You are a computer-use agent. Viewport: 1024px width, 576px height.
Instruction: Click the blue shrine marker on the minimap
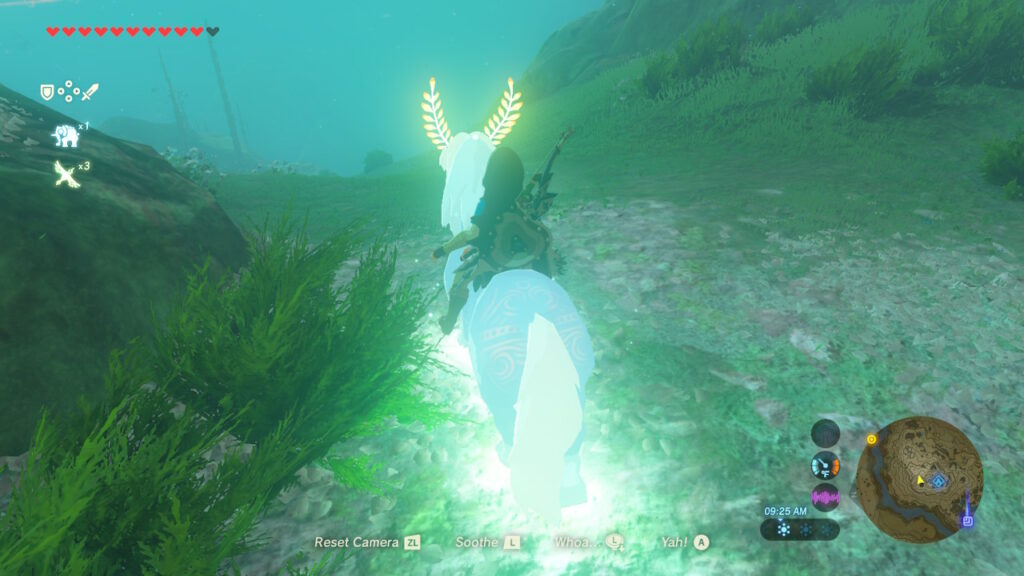[939, 481]
